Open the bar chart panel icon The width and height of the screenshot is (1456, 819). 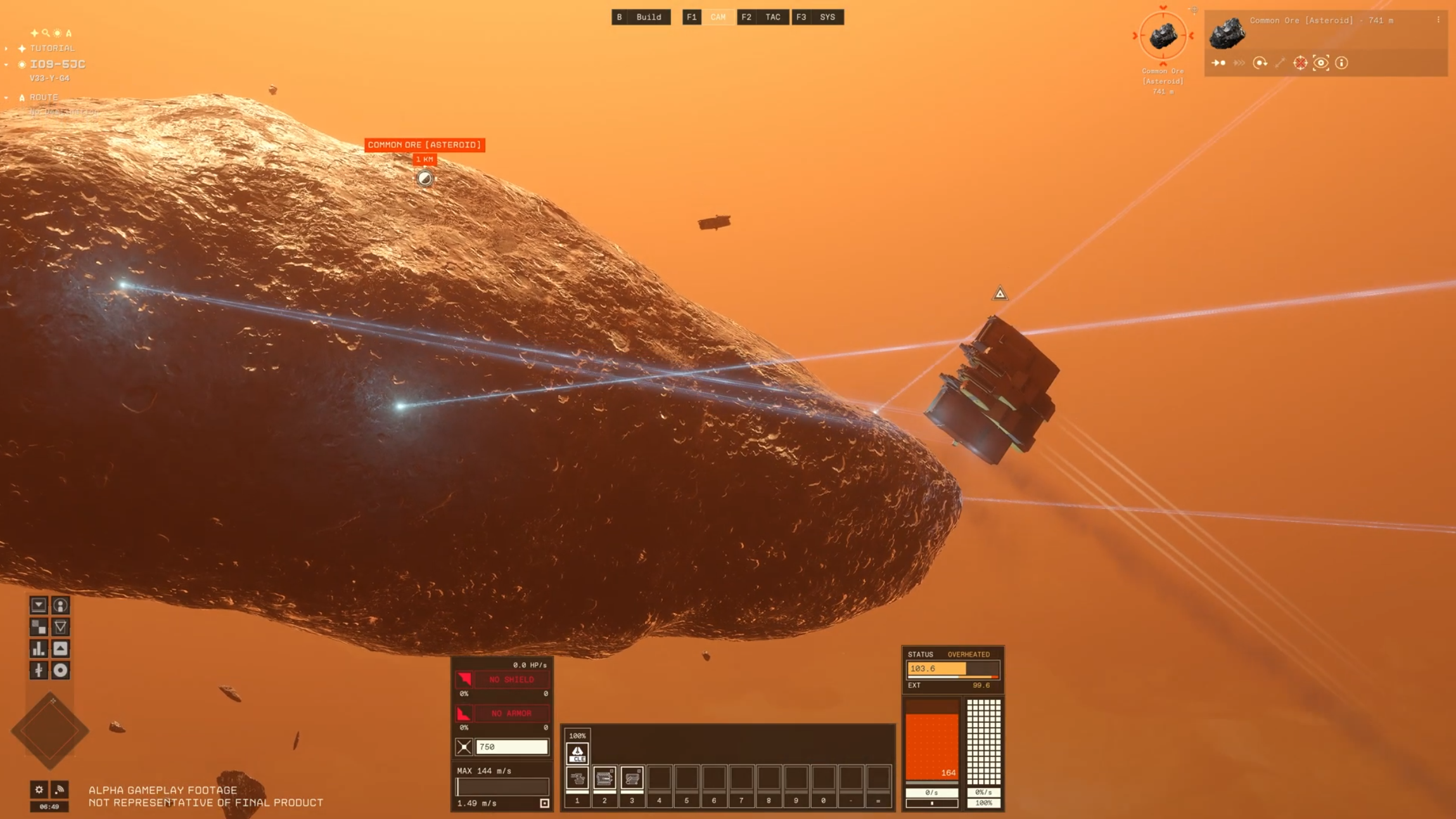pos(39,648)
